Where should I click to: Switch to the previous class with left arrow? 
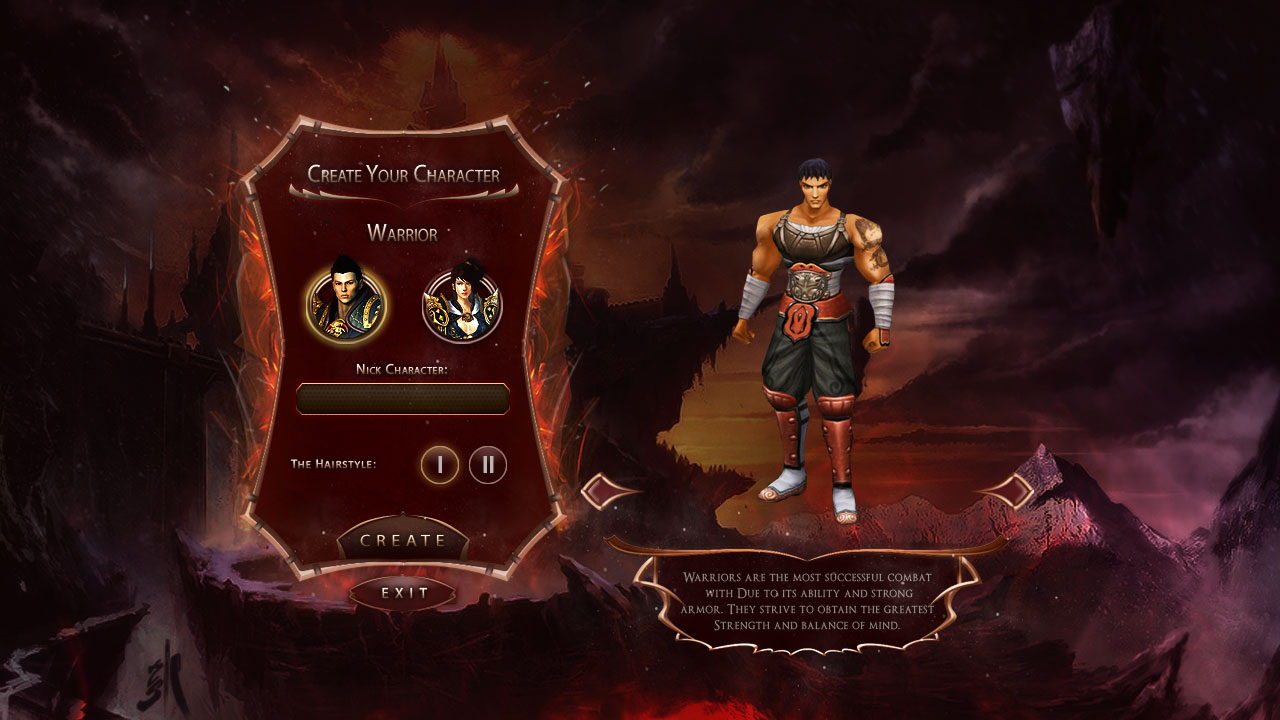tap(607, 491)
